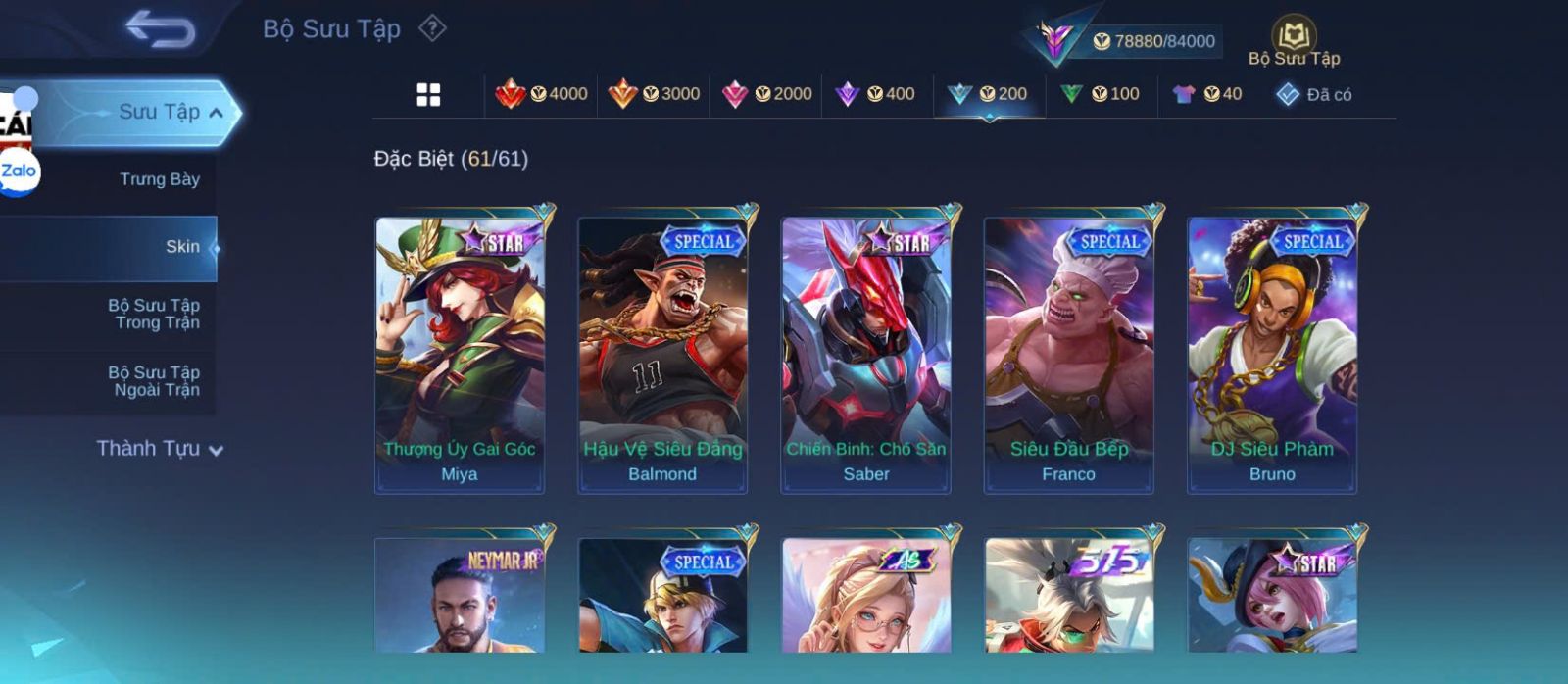Switch to the 40 points shirt tab
The width and height of the screenshot is (1568, 684).
[1208, 94]
